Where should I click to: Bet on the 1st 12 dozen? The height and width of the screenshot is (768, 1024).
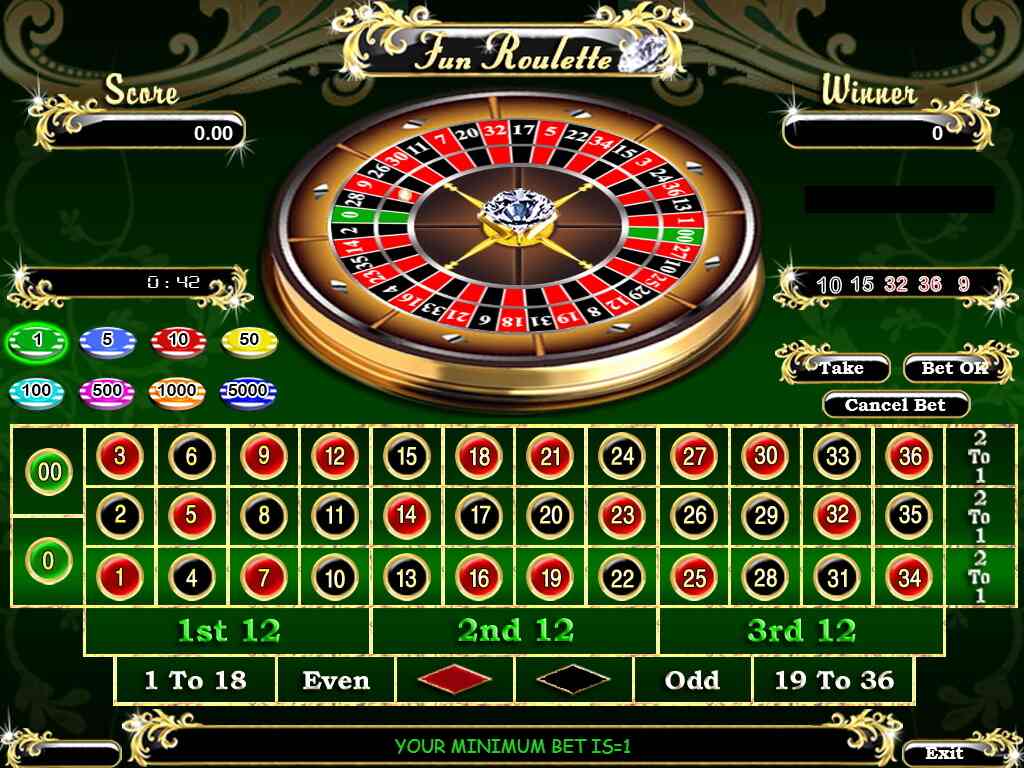point(228,631)
